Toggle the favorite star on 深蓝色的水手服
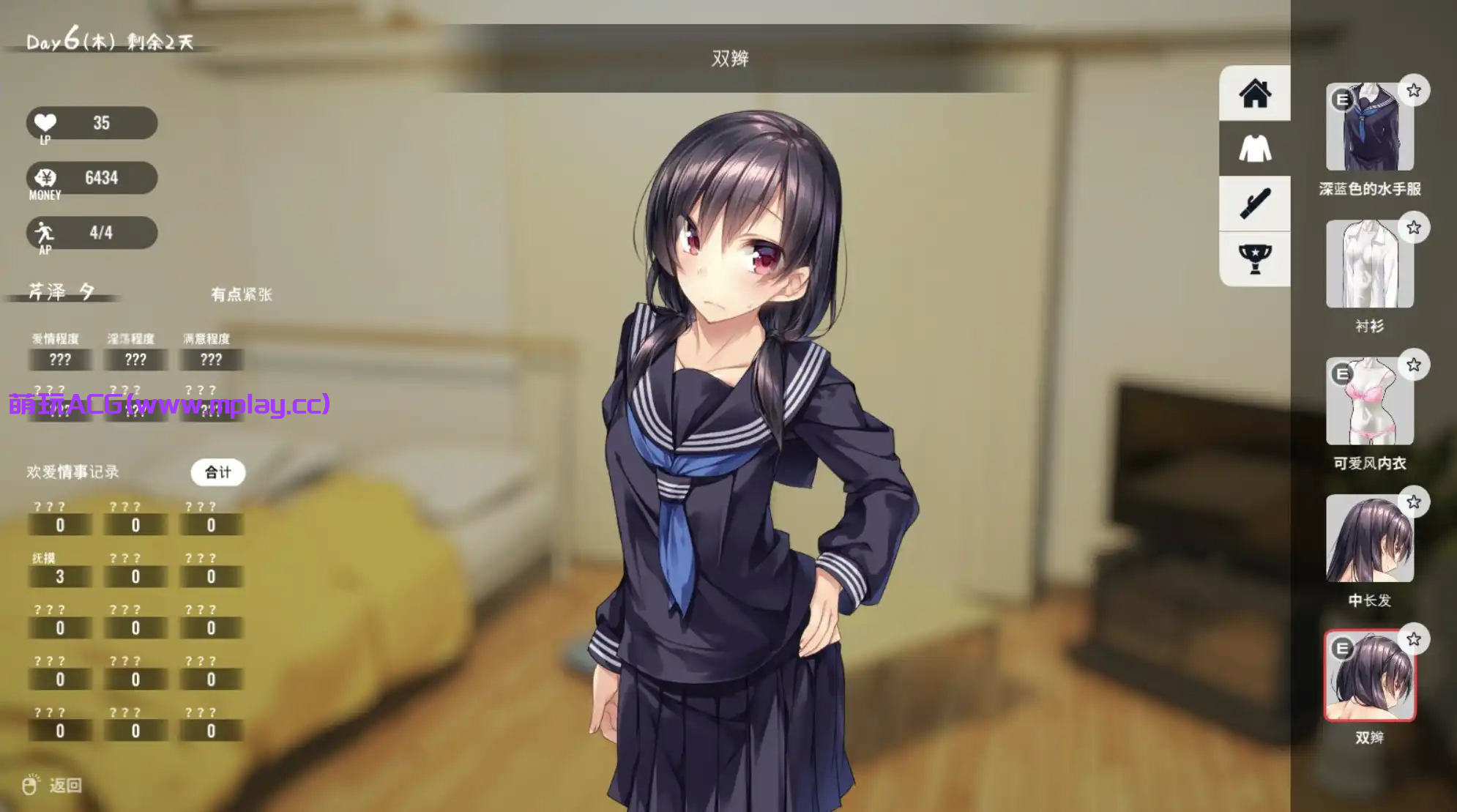This screenshot has height=812, width=1457. tap(1415, 90)
